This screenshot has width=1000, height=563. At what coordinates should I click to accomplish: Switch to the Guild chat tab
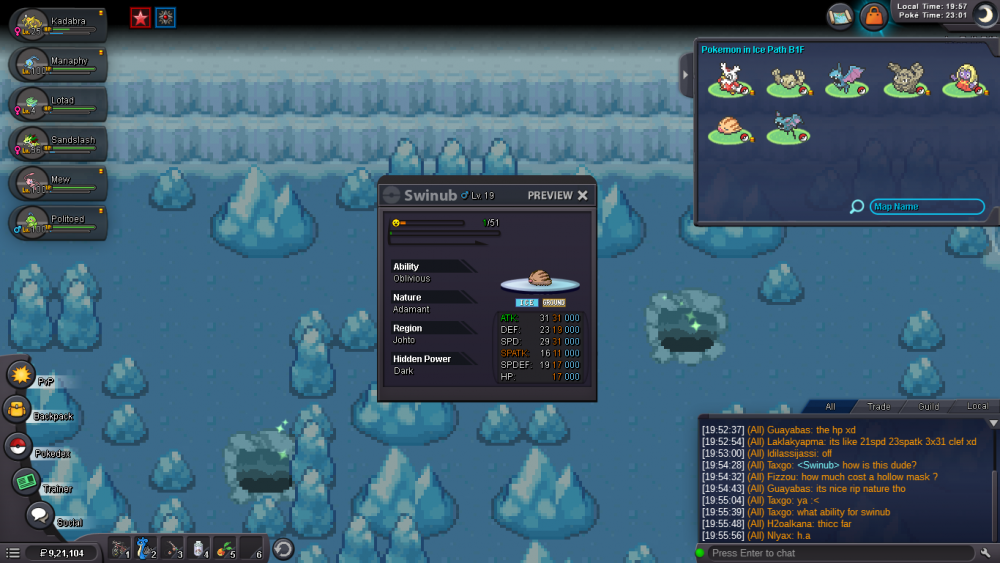929,406
